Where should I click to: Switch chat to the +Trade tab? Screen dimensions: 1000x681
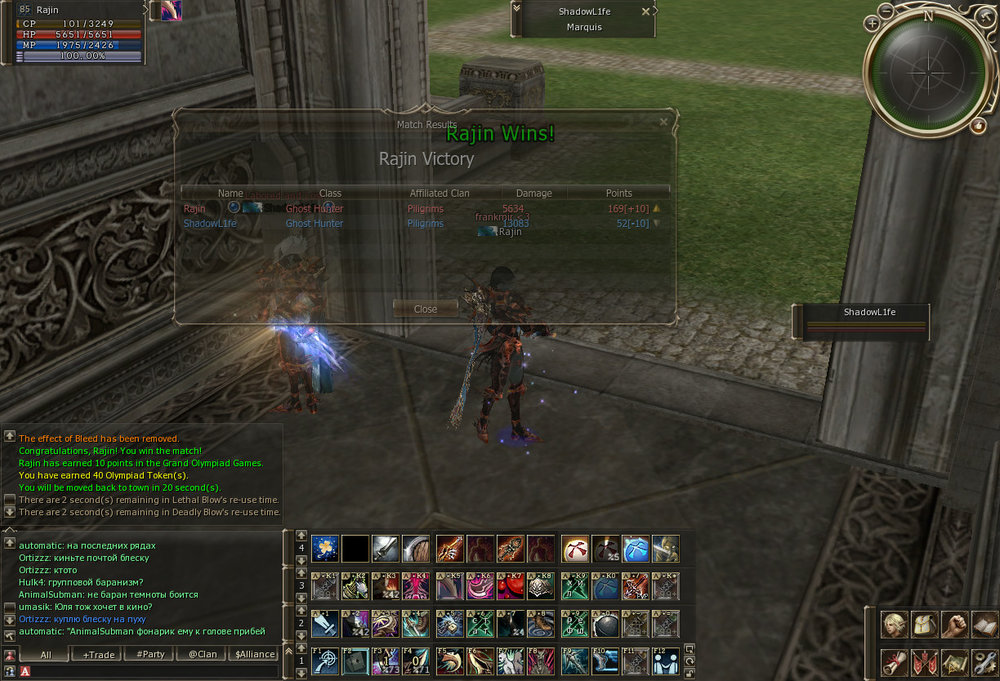point(99,654)
